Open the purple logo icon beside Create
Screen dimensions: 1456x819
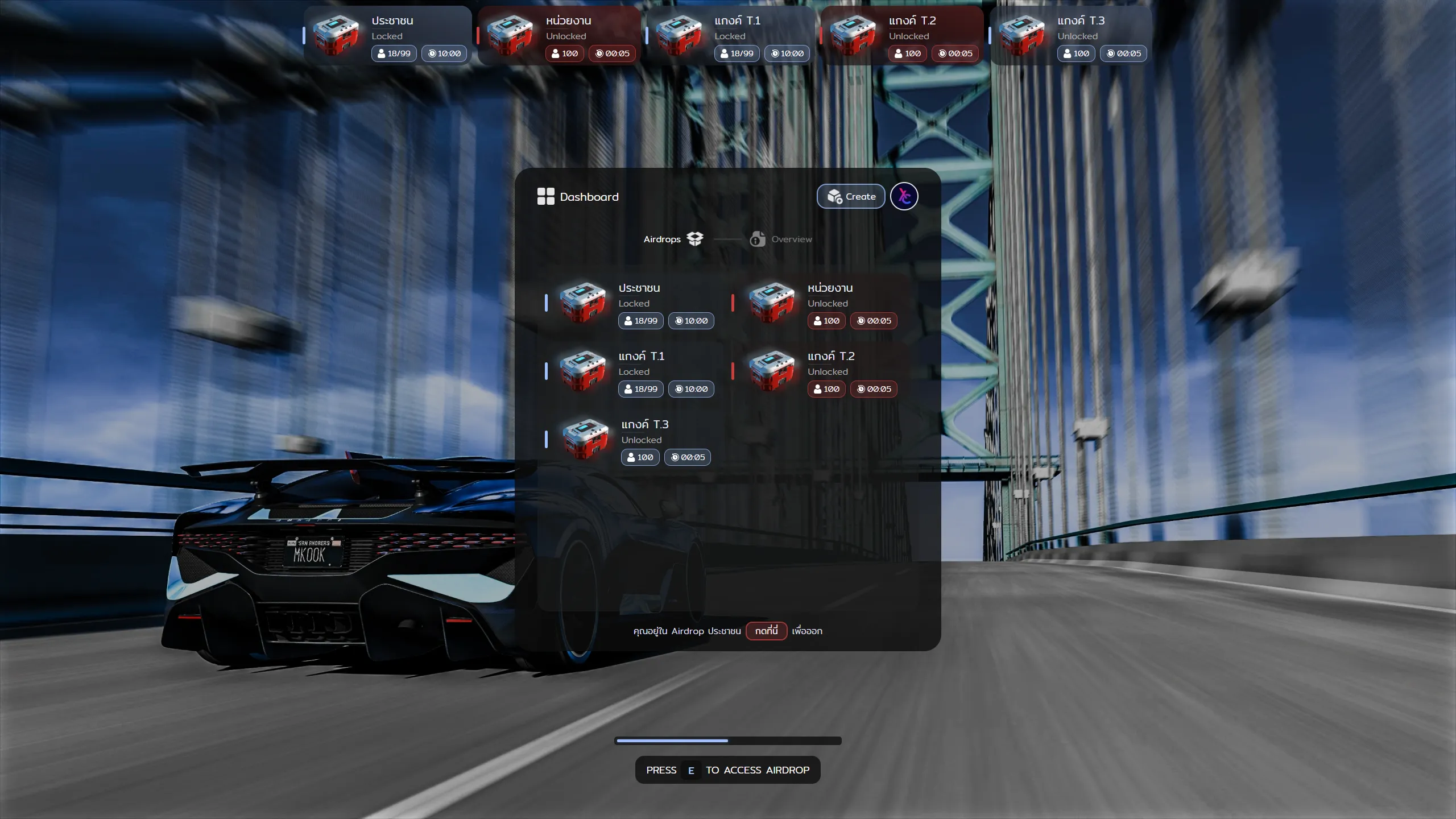tap(904, 196)
